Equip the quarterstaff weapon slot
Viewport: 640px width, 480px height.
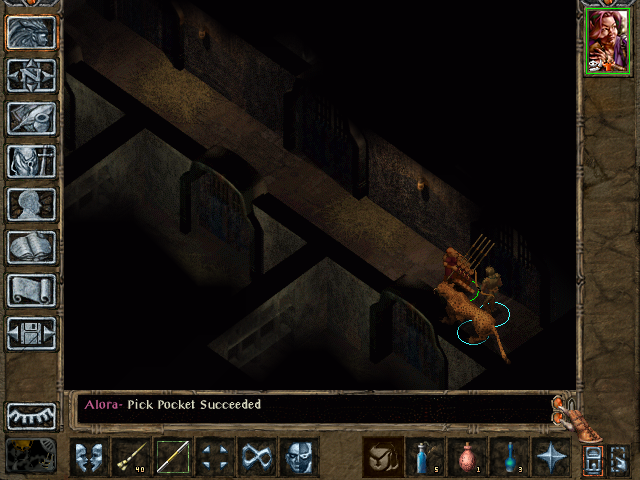click(x=173, y=457)
